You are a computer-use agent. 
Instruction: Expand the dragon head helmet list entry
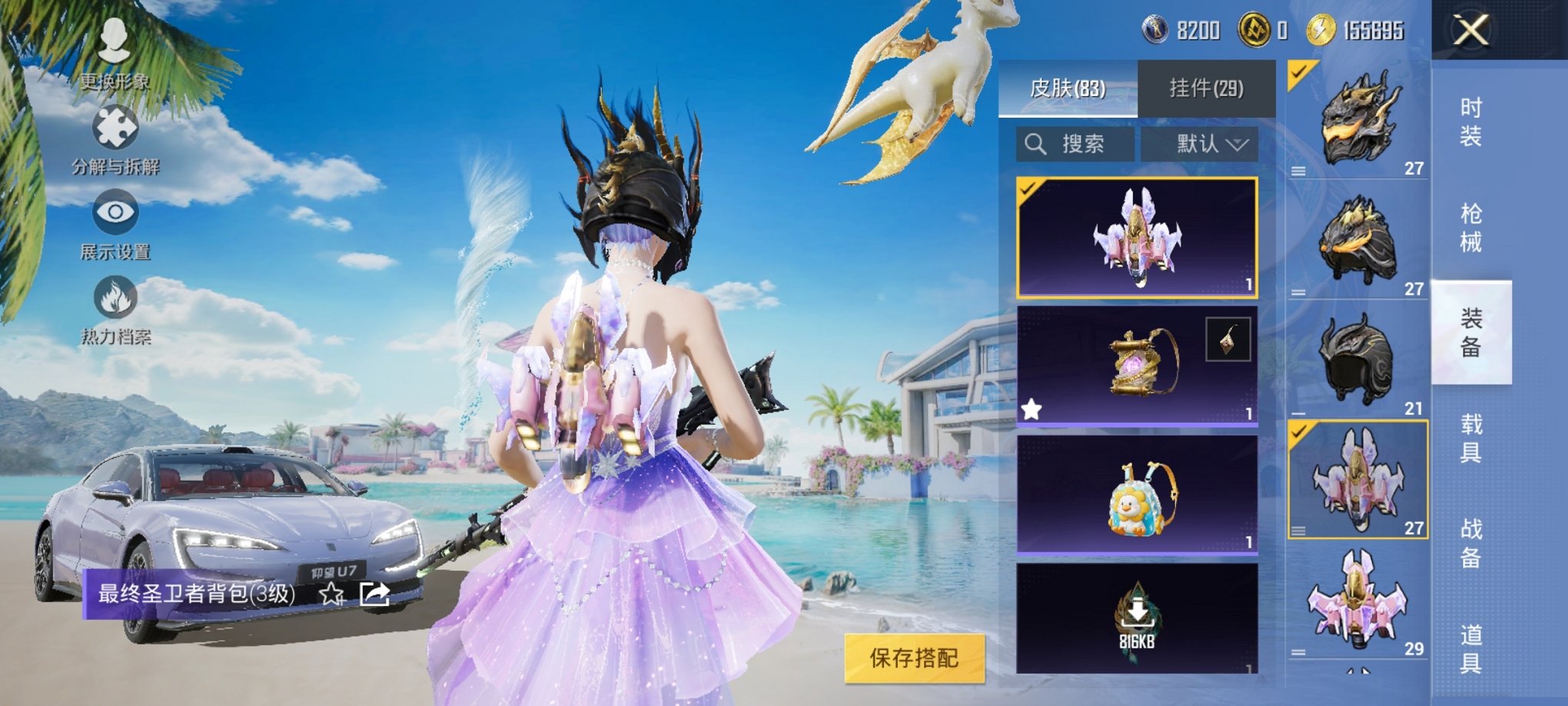(1299, 171)
